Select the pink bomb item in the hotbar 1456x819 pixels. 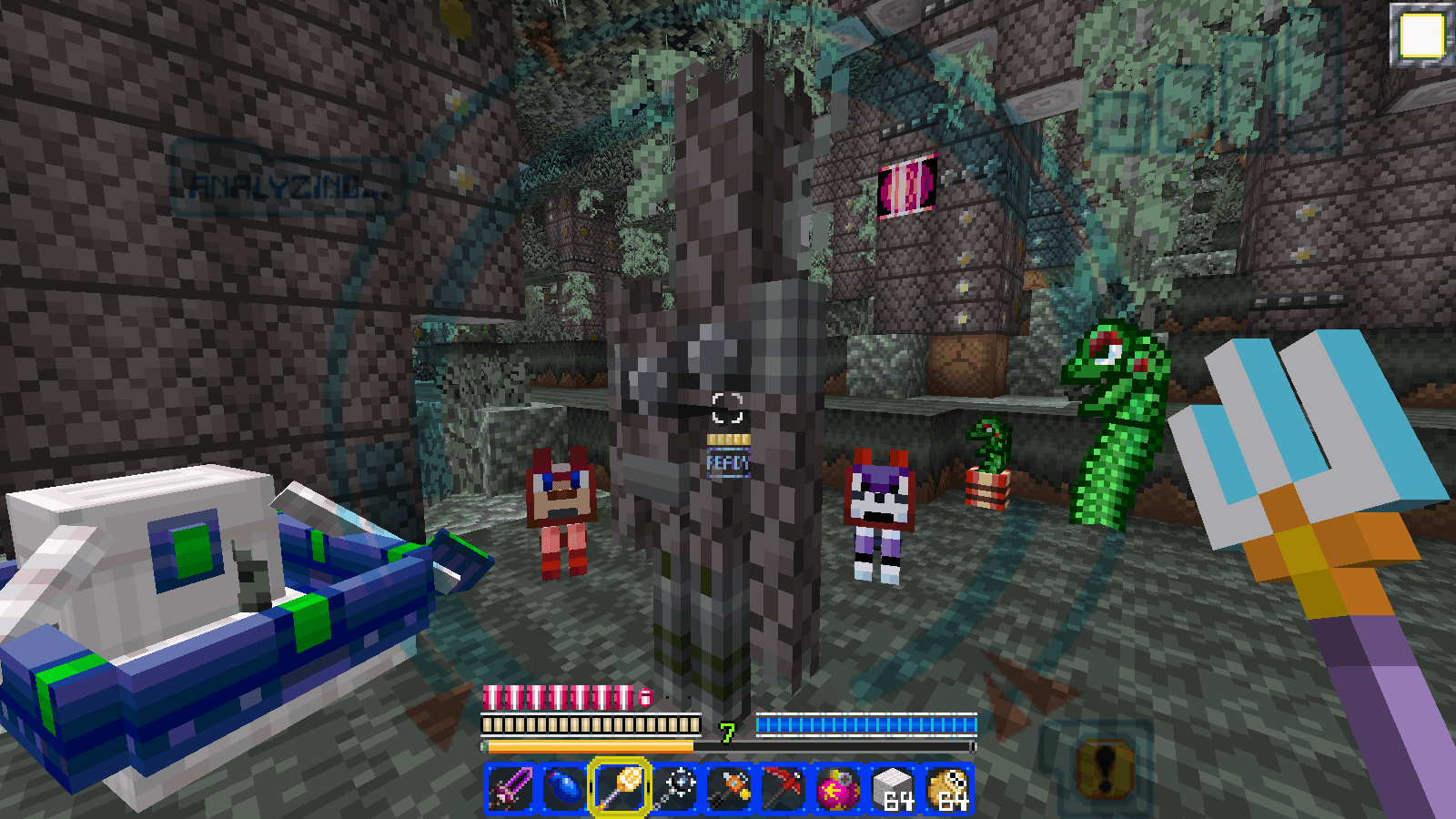pyautogui.click(x=839, y=790)
